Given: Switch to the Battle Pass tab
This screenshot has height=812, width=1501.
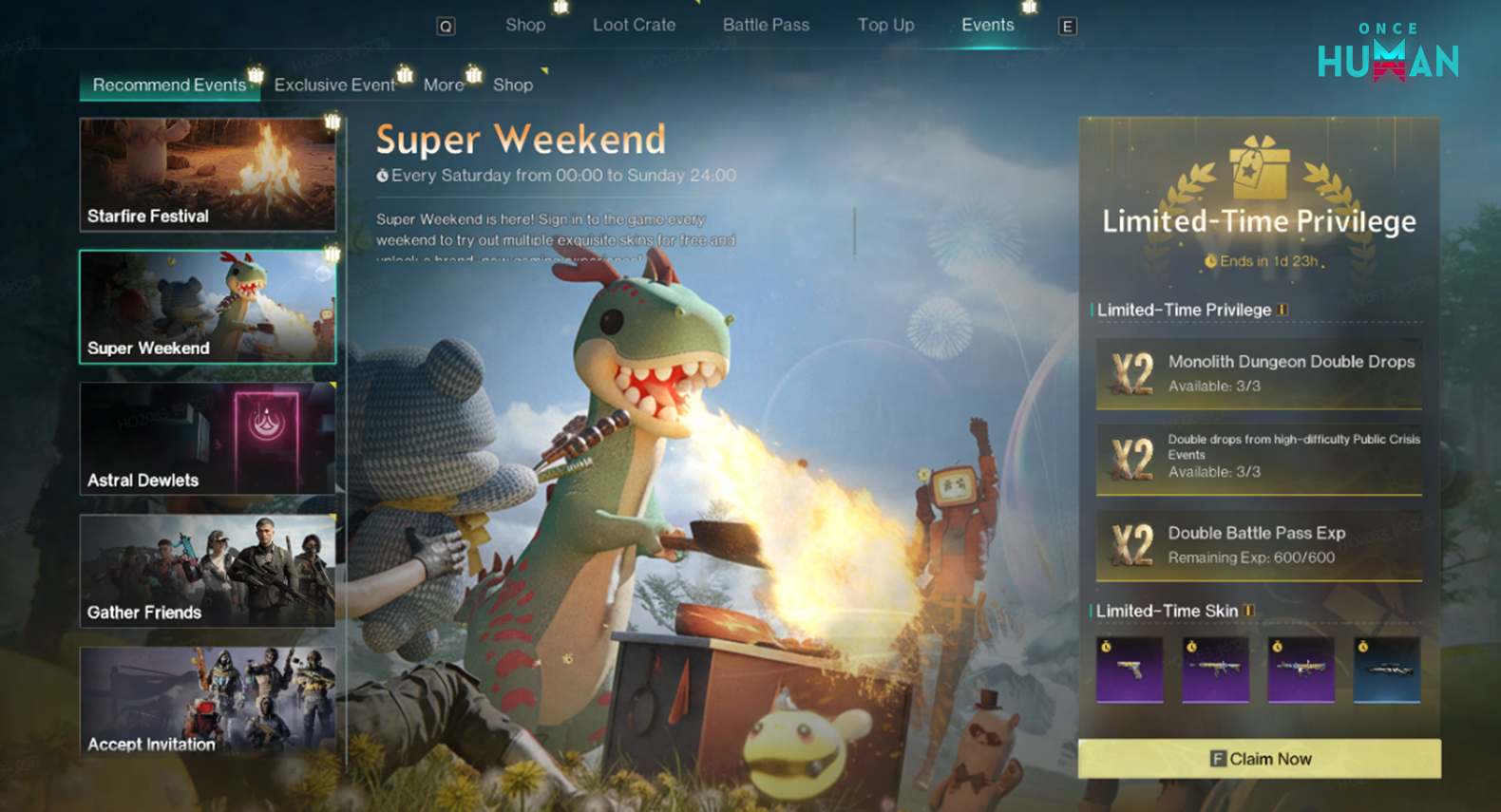Looking at the screenshot, I should (x=766, y=26).
